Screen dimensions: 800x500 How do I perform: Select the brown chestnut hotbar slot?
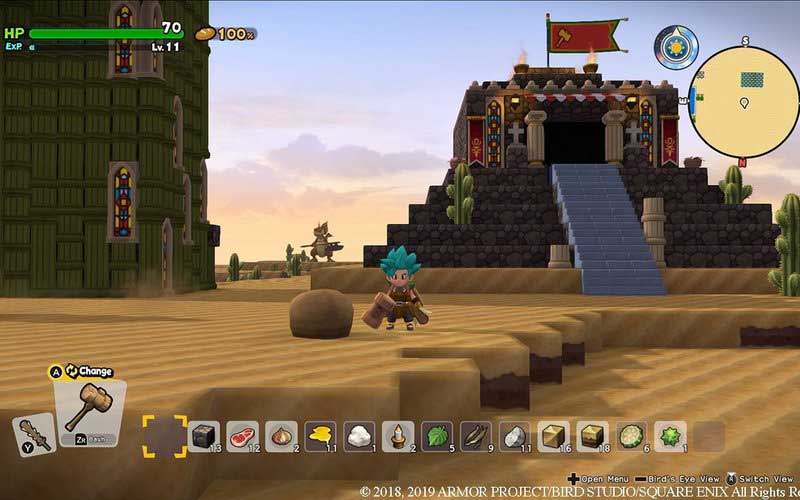(x=281, y=435)
